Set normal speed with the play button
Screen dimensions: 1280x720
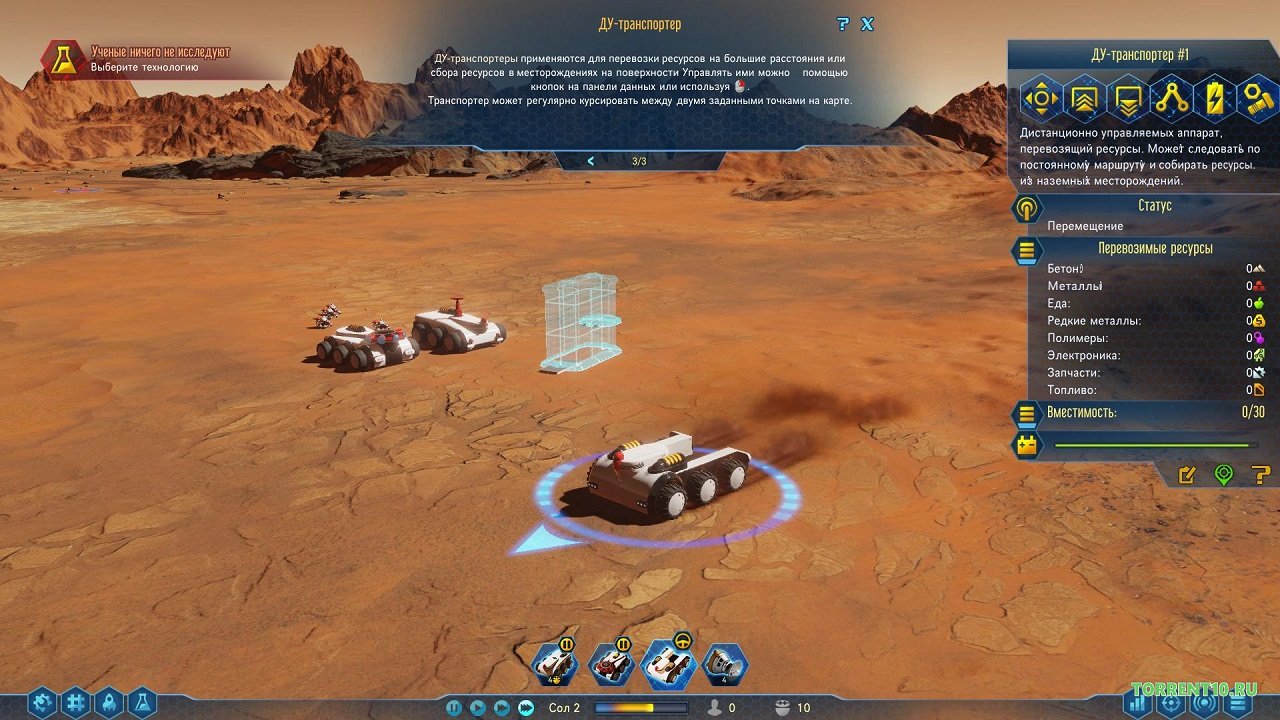click(478, 708)
